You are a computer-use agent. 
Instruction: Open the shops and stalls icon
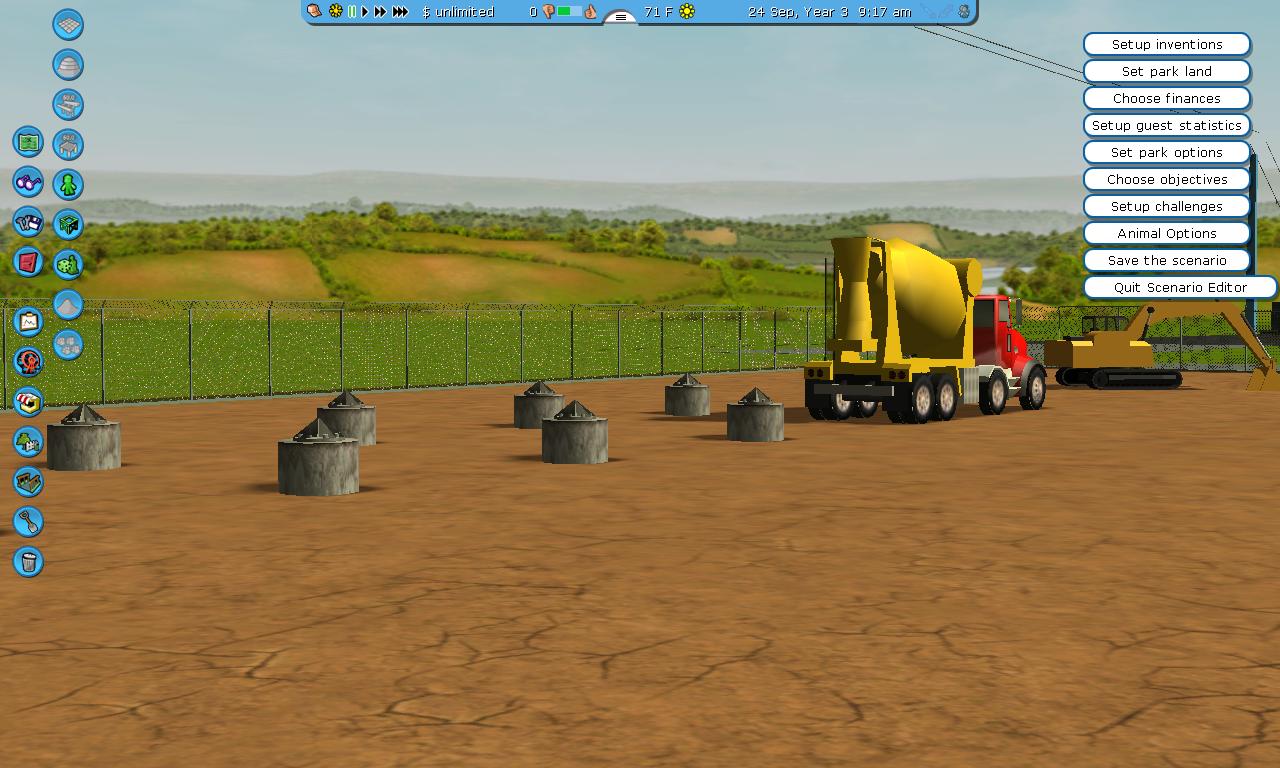tap(28, 401)
